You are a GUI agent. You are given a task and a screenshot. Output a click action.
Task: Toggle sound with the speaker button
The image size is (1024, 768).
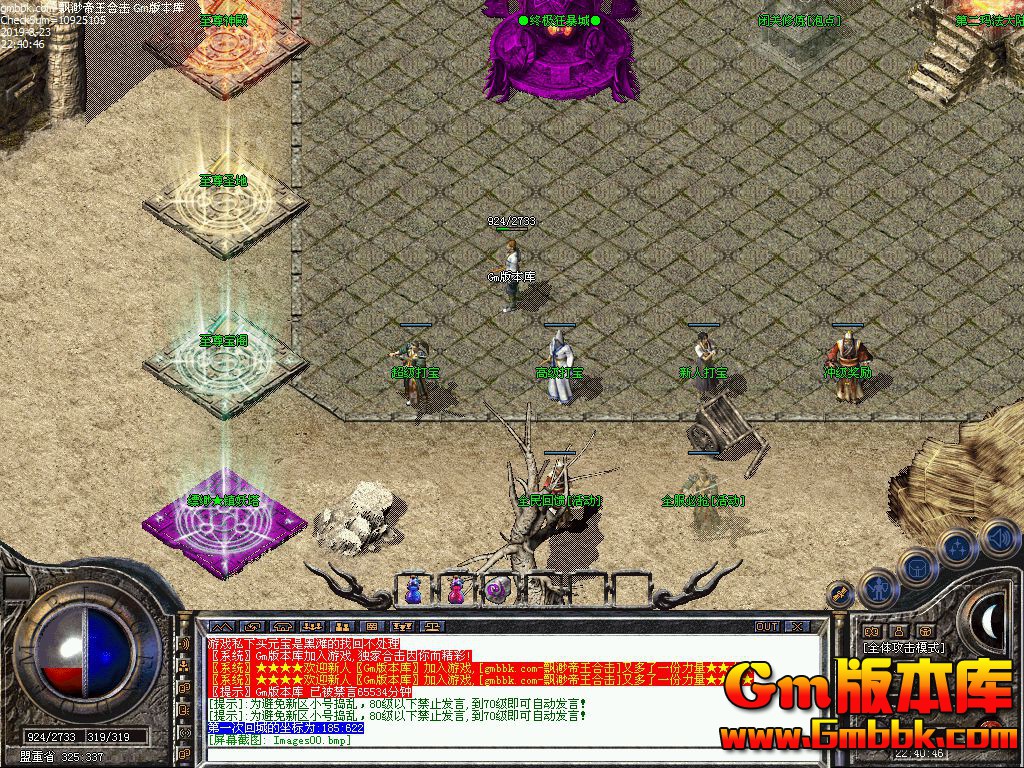click(x=998, y=537)
